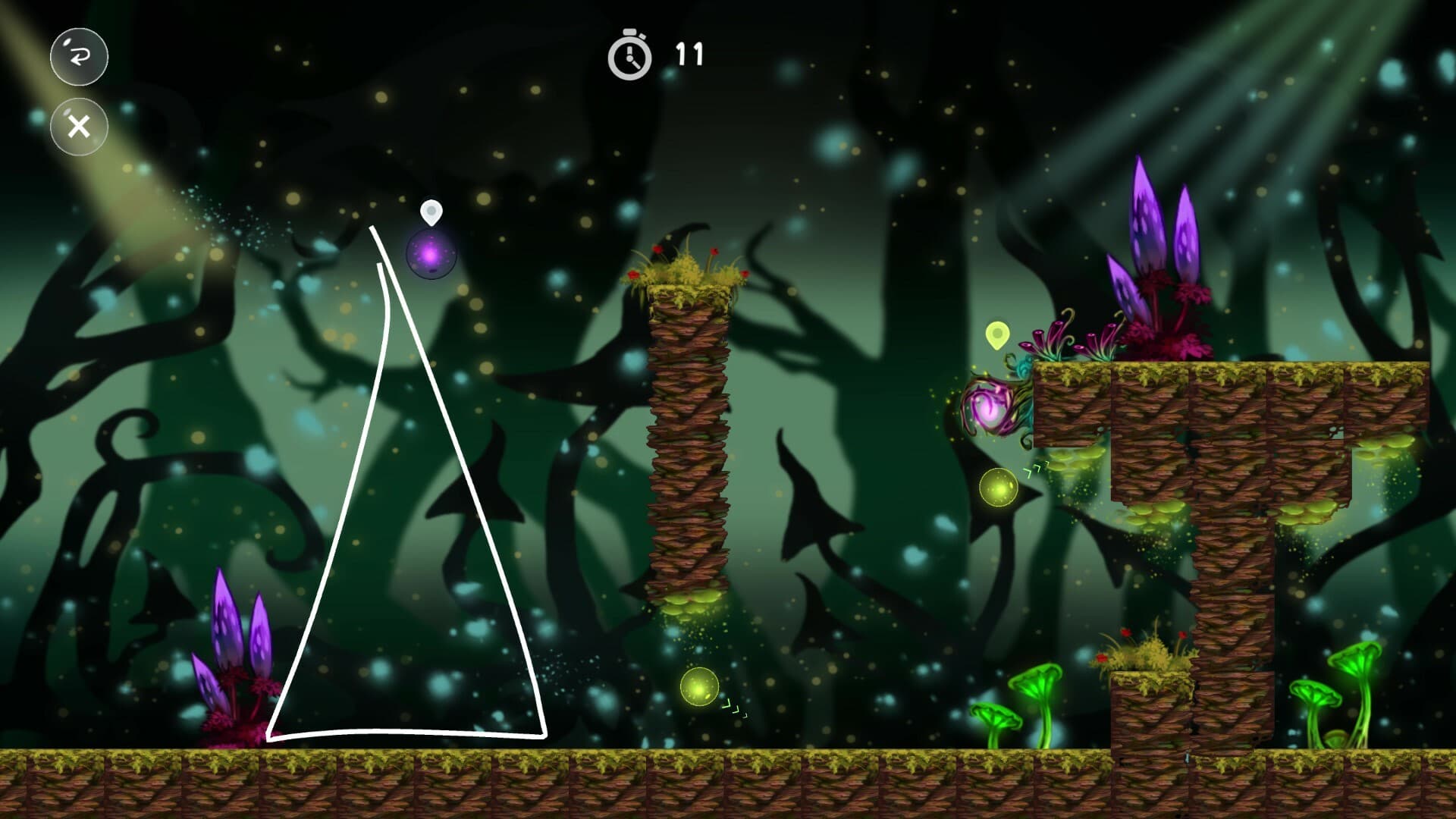
Task: Click the restart level icon
Action: (x=78, y=57)
